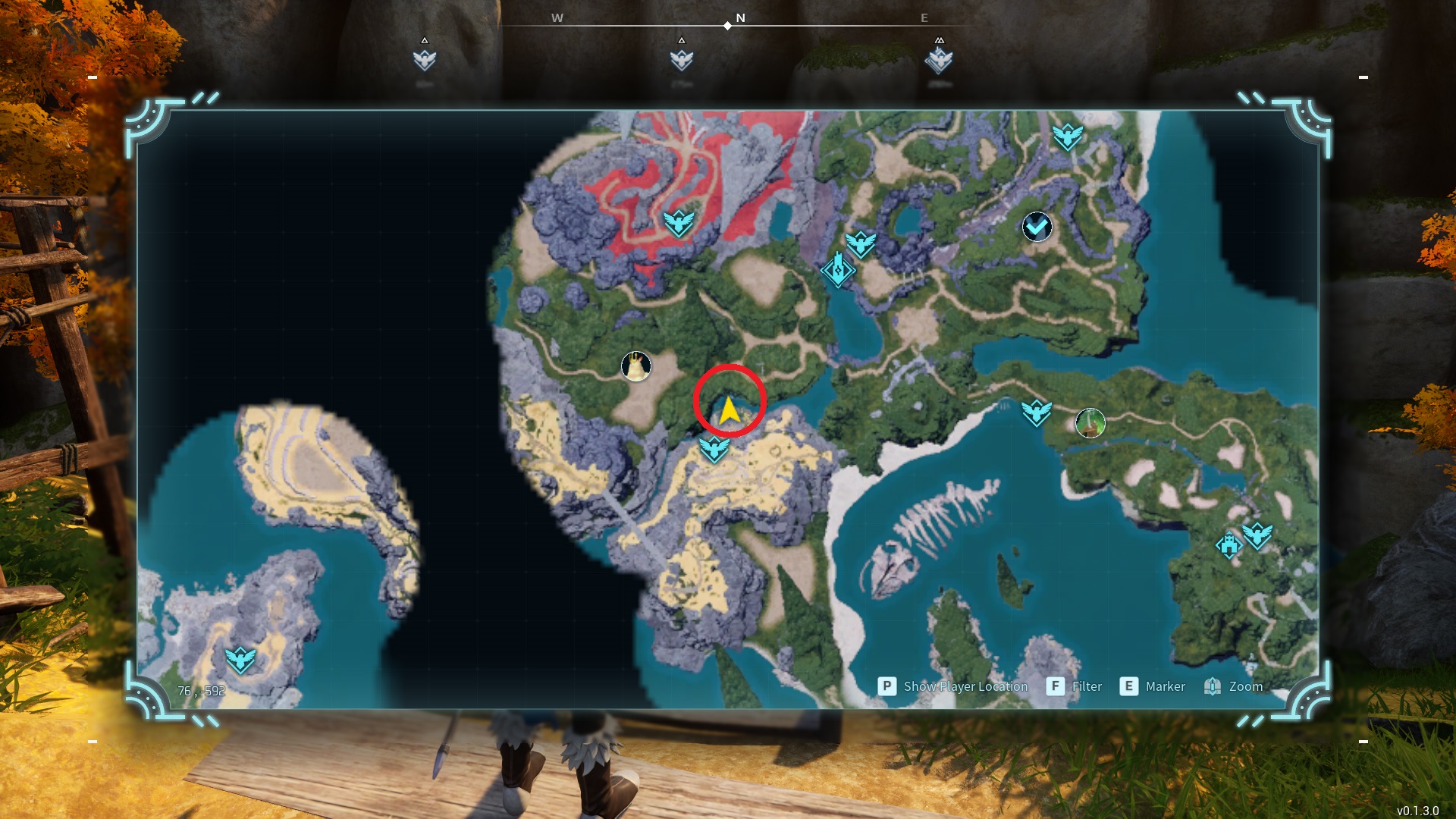This screenshot has width=1456, height=819.
Task: Select the fast travel point on the southwest island
Action: [x=240, y=660]
